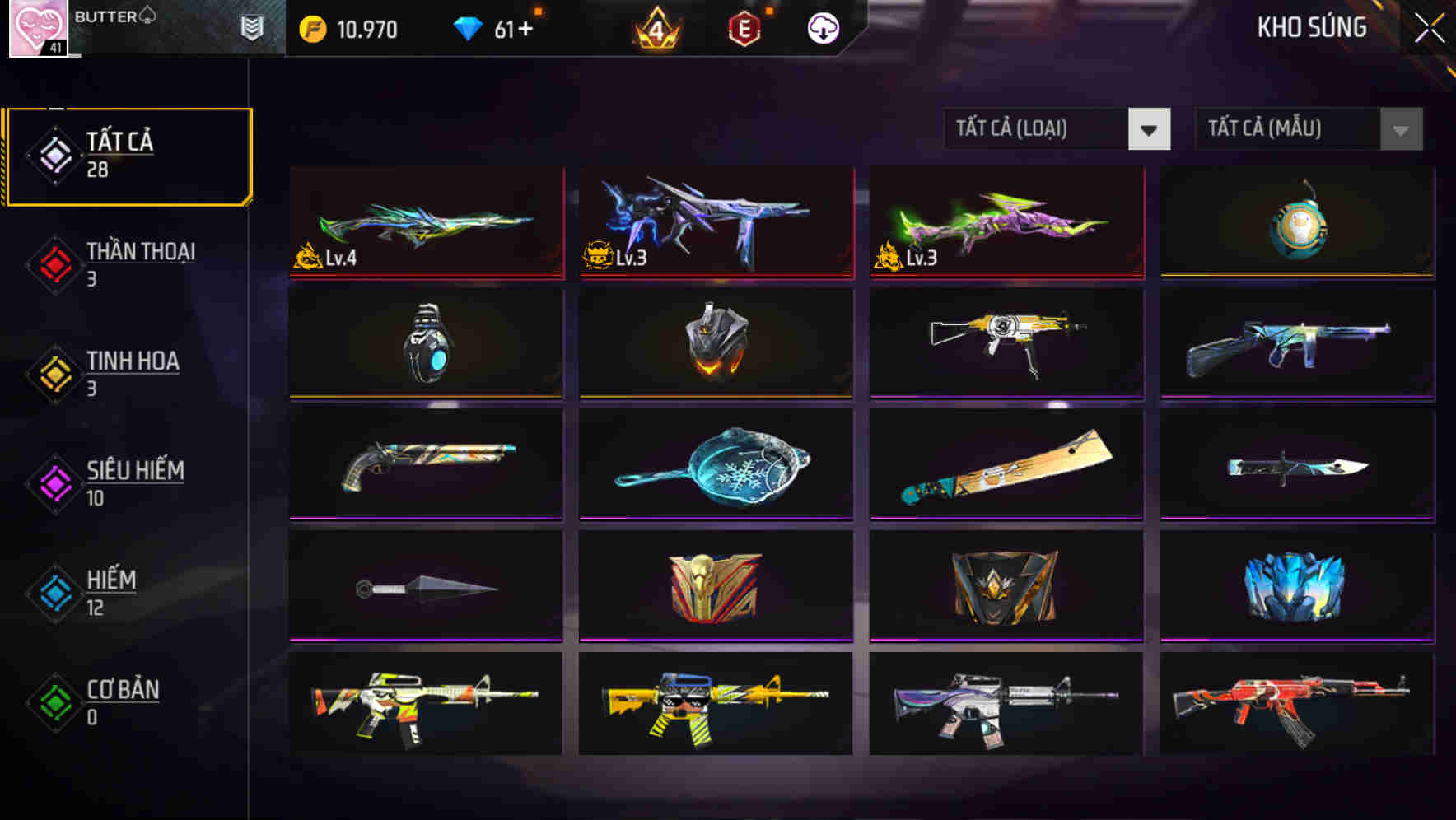Image resolution: width=1456 pixels, height=820 pixels.
Task: Select the gold coin currency icon
Action: tap(310, 28)
